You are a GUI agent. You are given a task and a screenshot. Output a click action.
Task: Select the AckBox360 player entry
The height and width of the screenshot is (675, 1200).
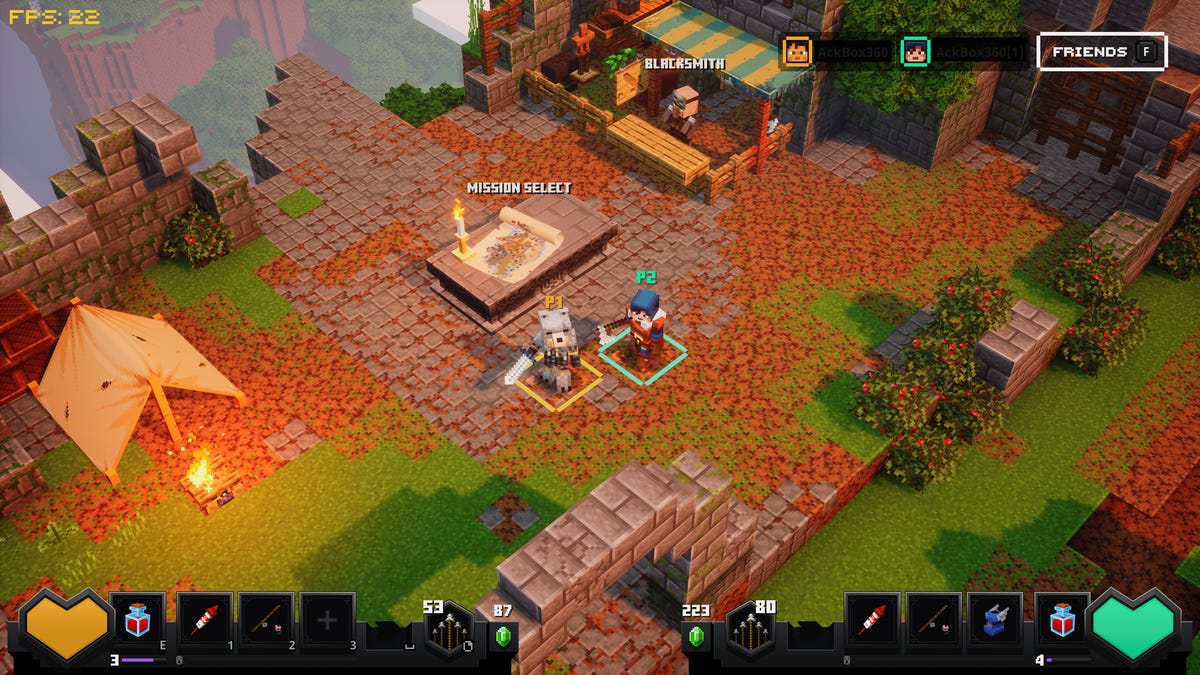point(838,52)
